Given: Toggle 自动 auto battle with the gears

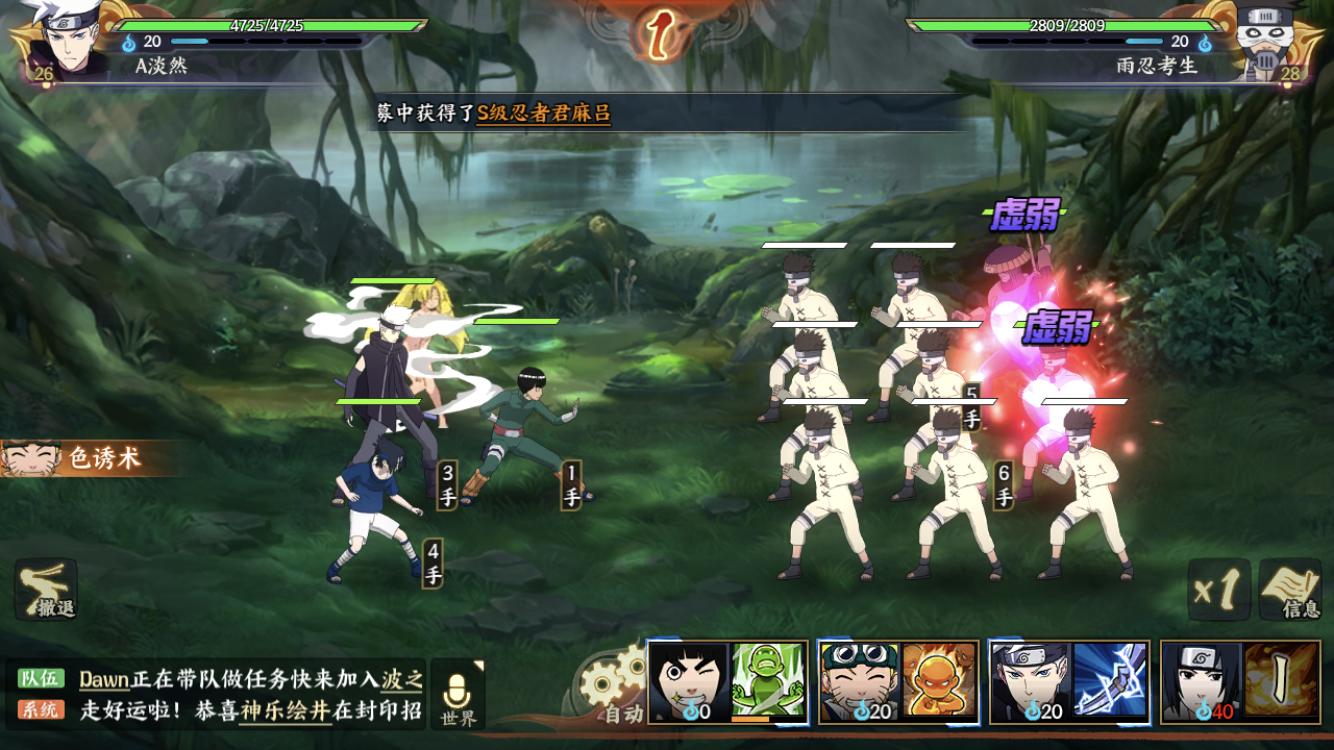Looking at the screenshot, I should tap(613, 690).
